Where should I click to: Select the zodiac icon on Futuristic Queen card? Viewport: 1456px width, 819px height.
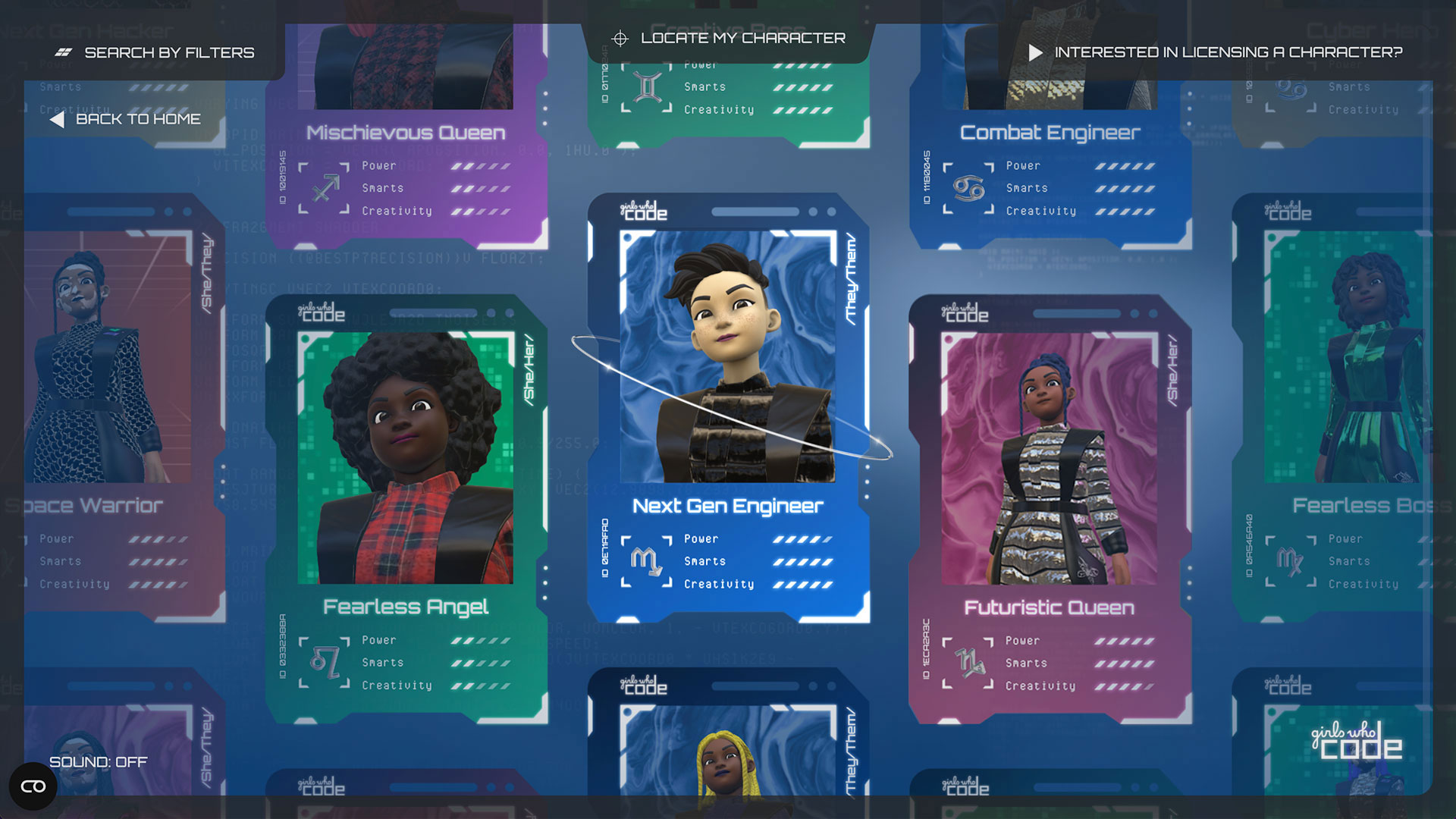(968, 662)
